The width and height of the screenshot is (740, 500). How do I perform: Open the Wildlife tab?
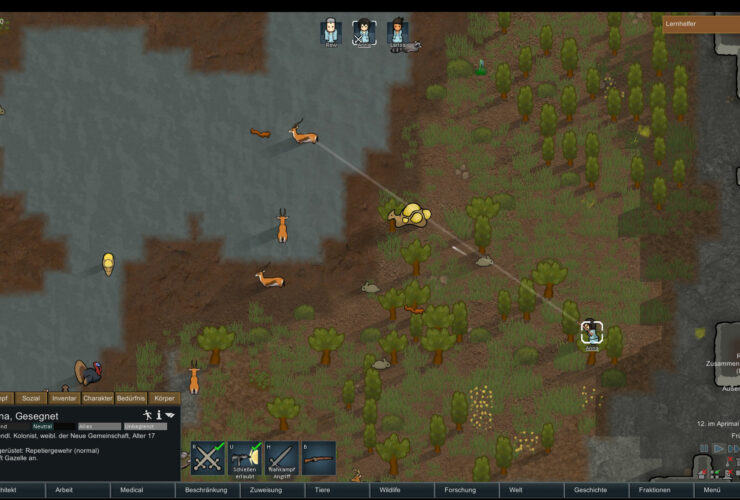click(x=388, y=490)
